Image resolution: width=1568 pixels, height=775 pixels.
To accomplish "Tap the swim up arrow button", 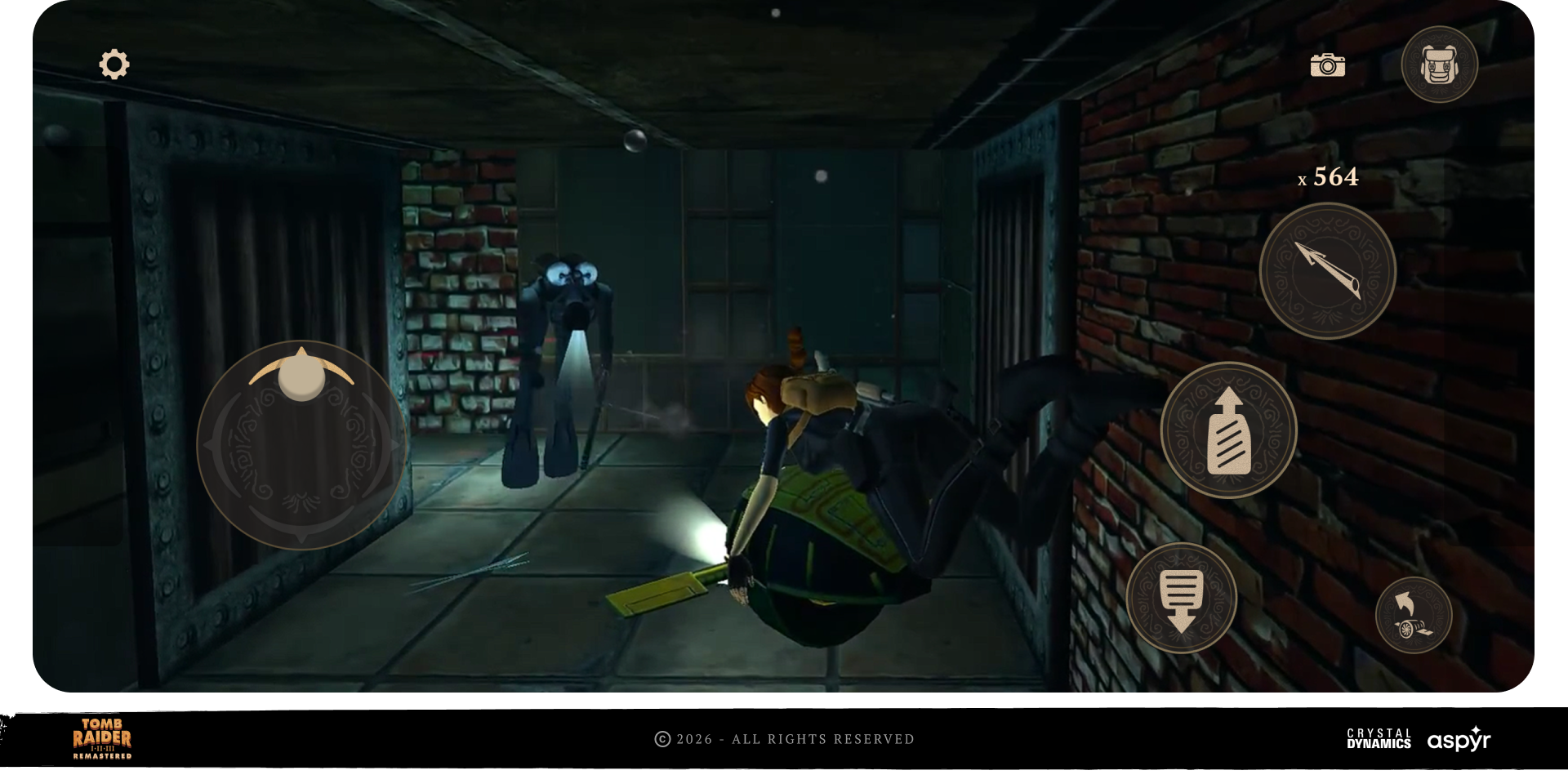I will [1228, 430].
